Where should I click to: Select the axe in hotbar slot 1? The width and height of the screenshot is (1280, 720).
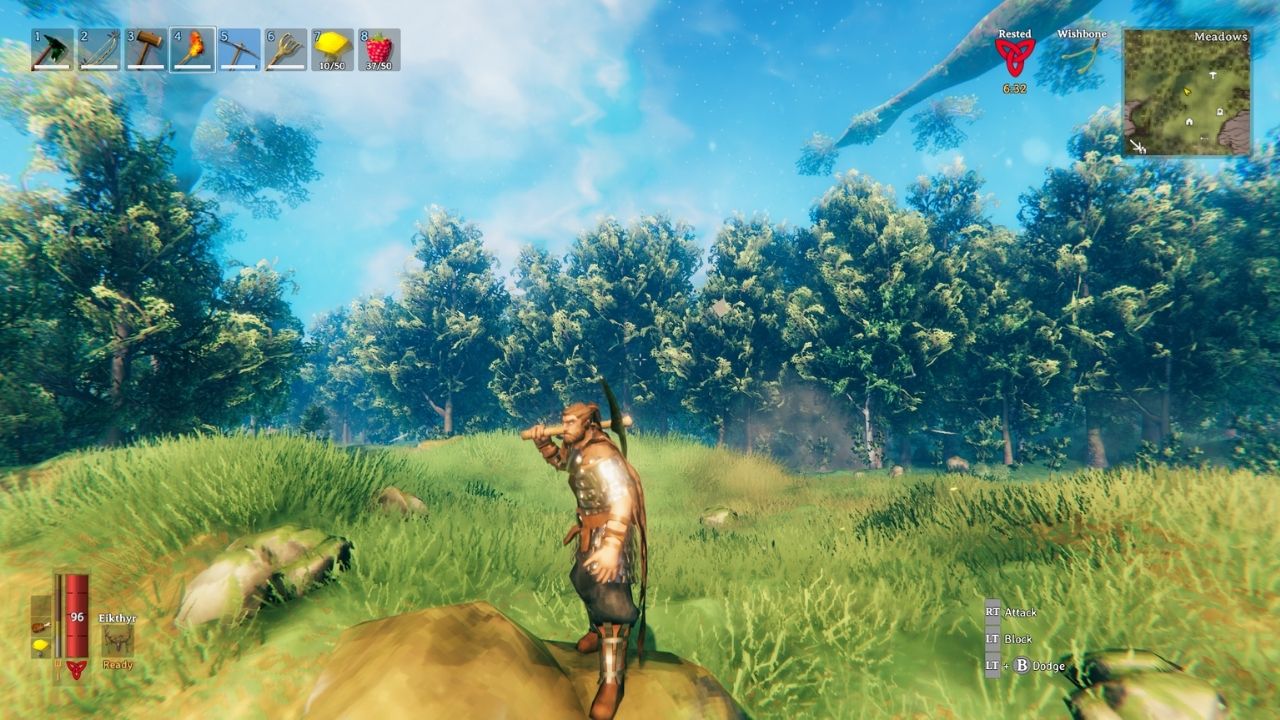click(x=53, y=50)
